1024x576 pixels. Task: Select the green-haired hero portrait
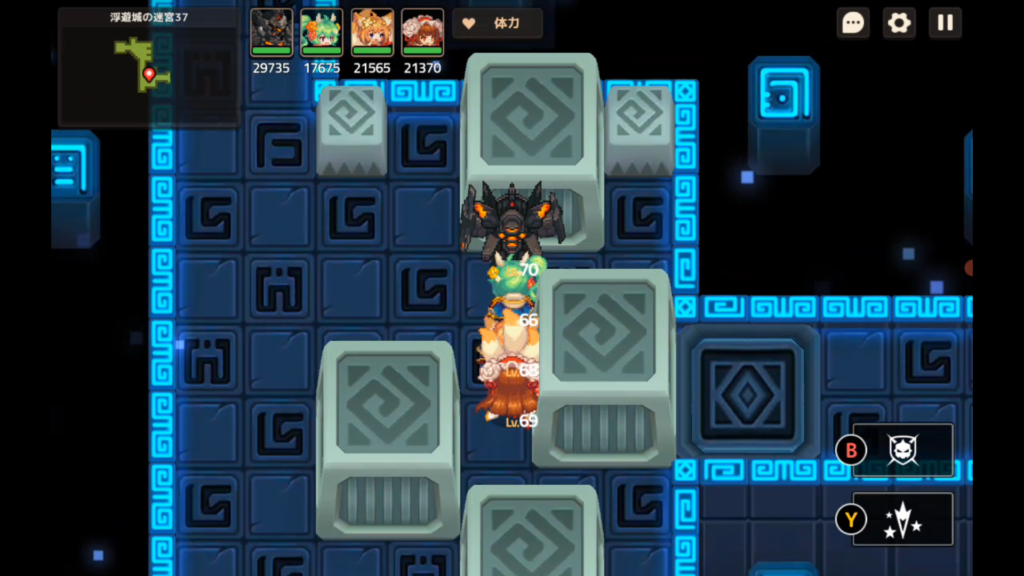322,32
